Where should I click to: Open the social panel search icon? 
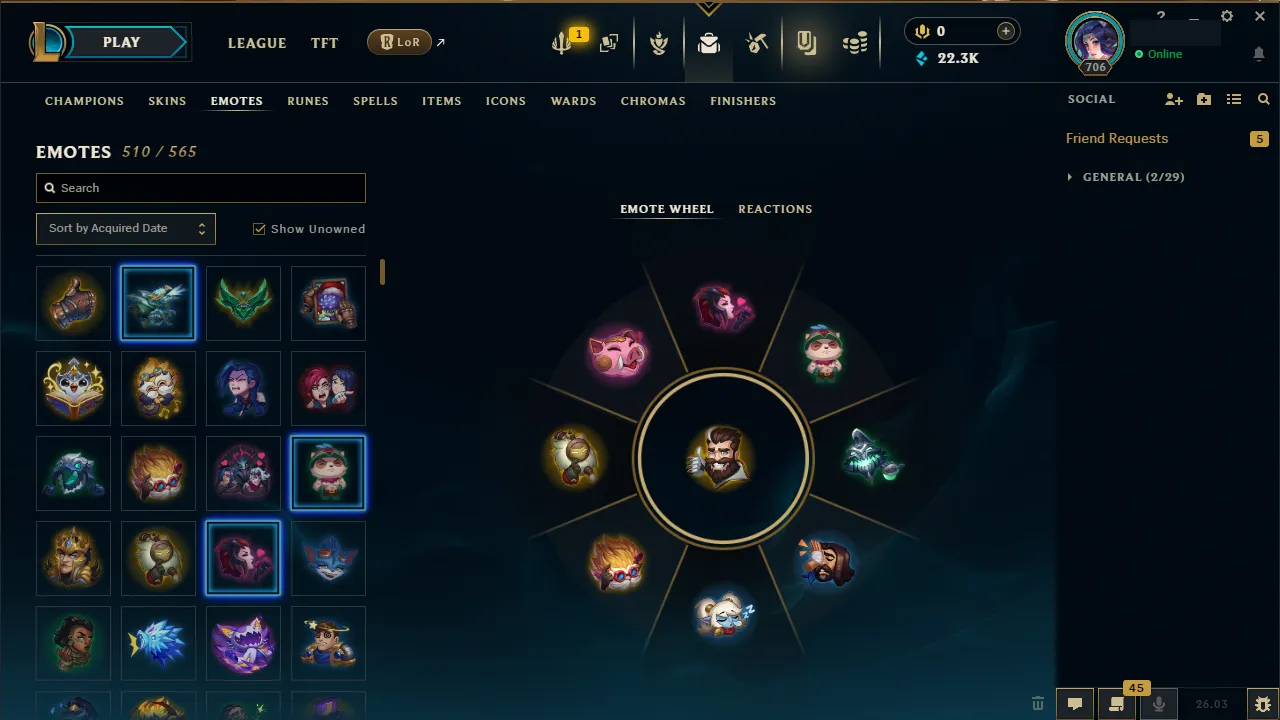1263,99
